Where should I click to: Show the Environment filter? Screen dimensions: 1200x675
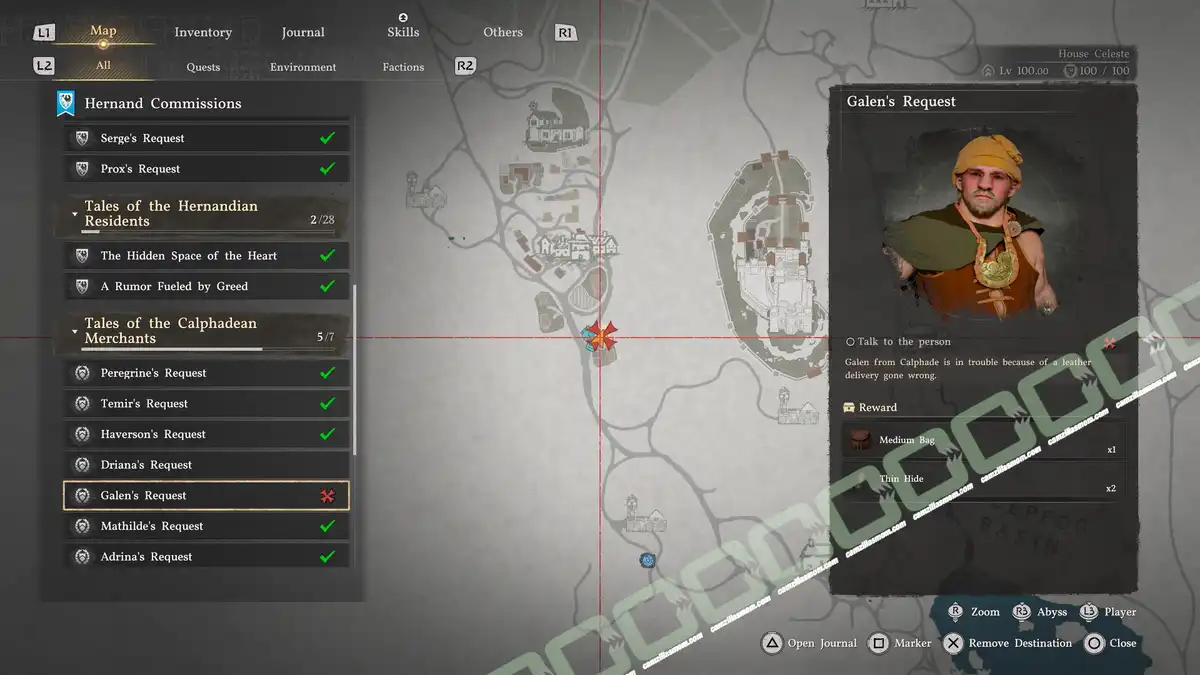click(303, 67)
